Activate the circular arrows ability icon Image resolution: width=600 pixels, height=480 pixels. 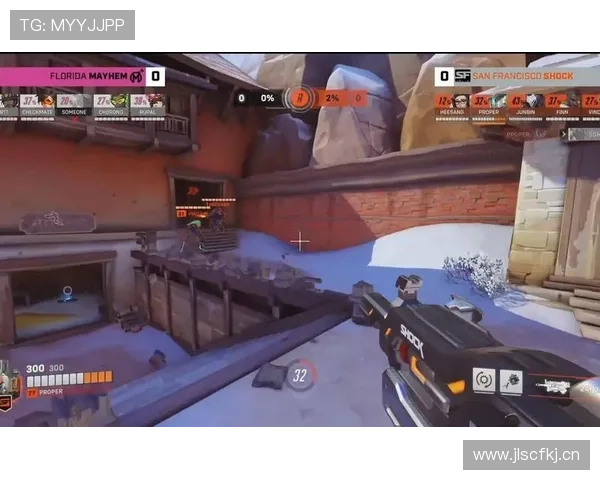484,380
